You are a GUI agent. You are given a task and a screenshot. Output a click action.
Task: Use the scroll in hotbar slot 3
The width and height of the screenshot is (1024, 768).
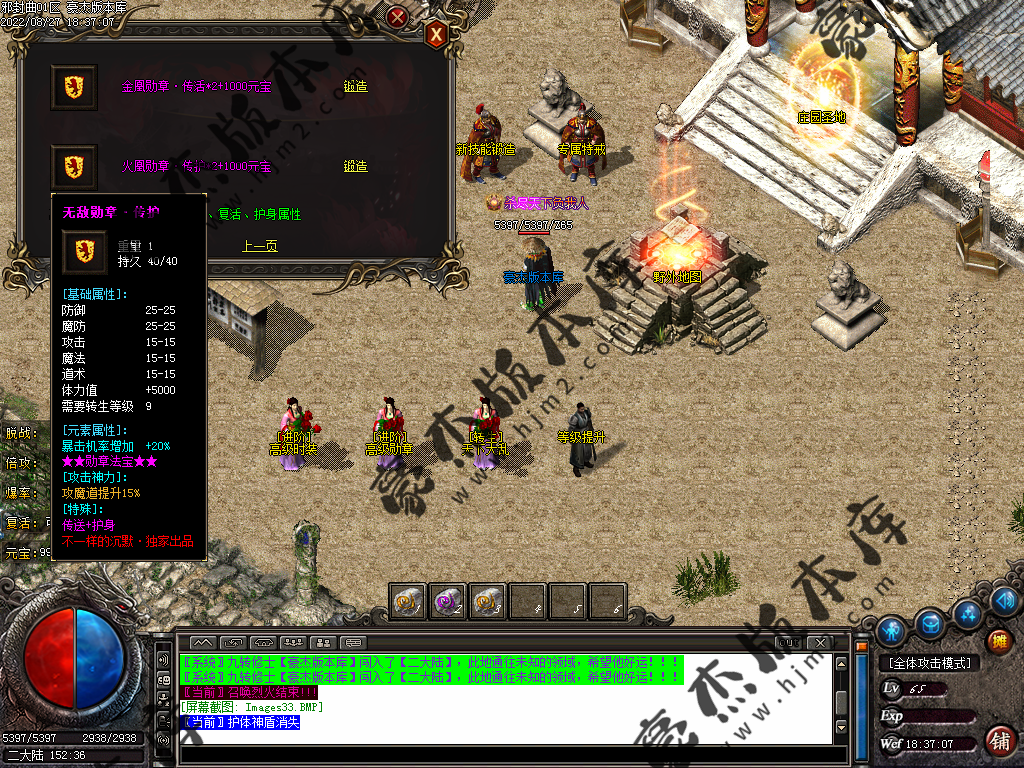(487, 602)
